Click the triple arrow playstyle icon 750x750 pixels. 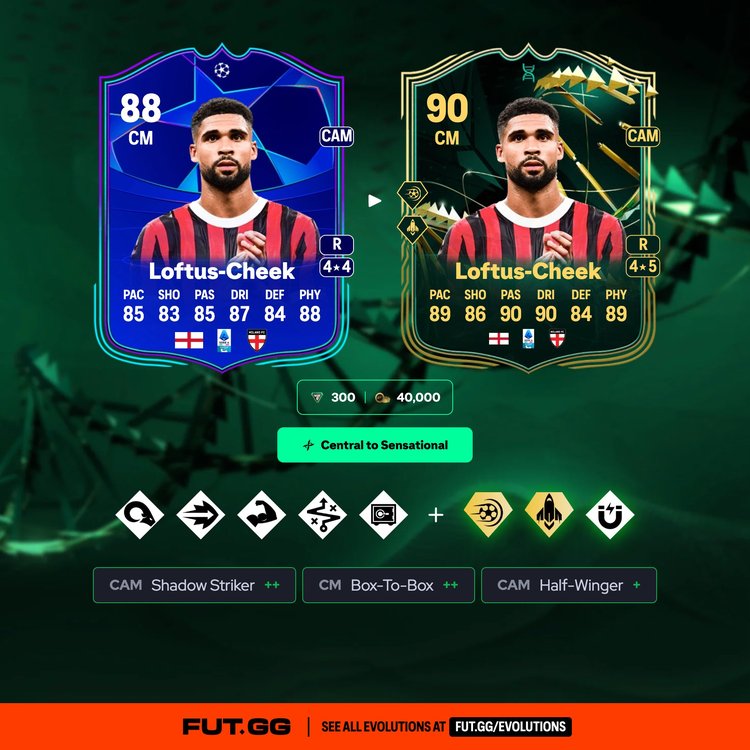coord(201,515)
